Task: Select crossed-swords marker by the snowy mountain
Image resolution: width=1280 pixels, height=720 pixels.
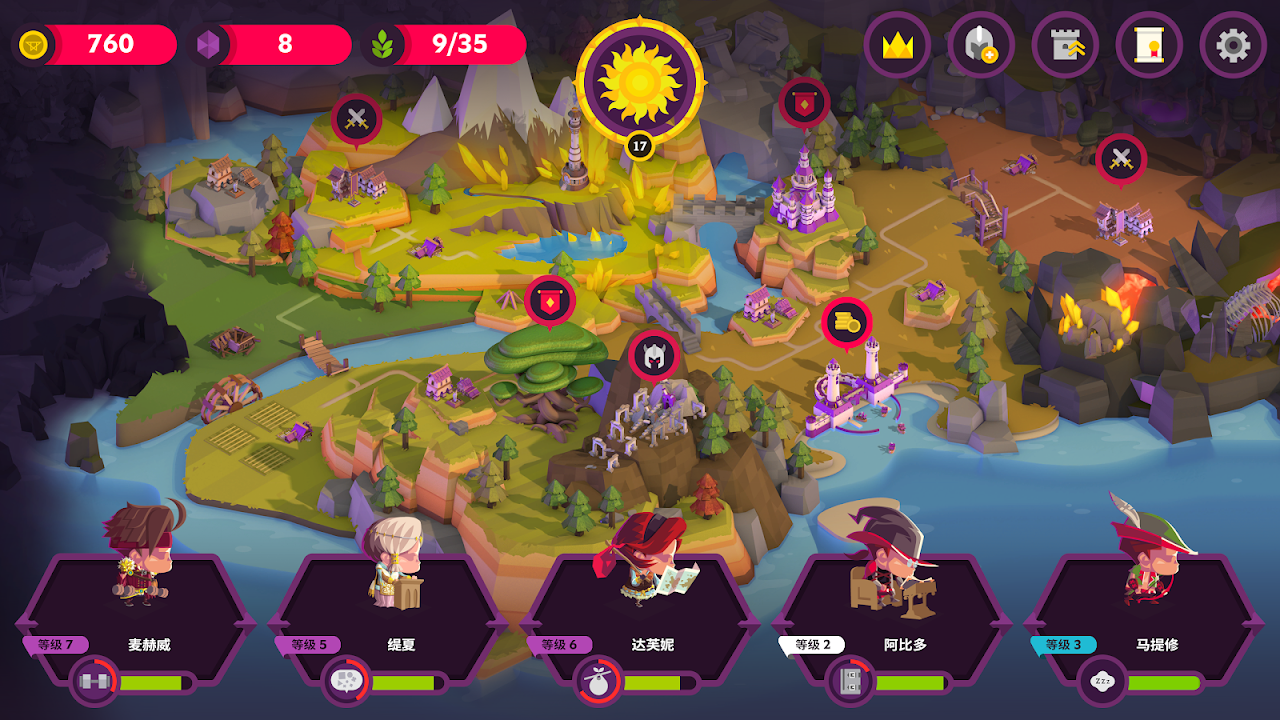Action: pyautogui.click(x=356, y=119)
